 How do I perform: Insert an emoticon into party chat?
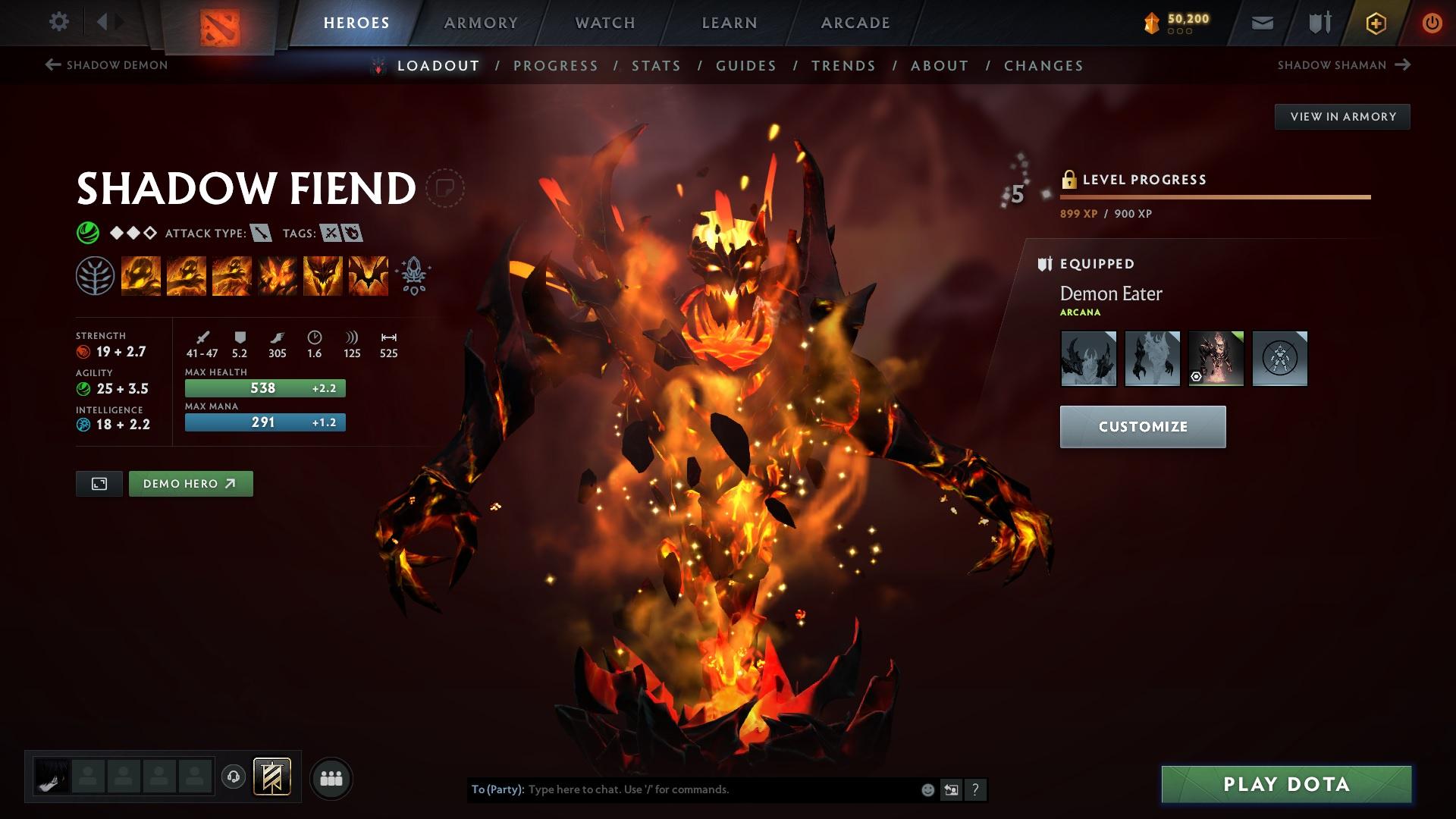coord(927,789)
